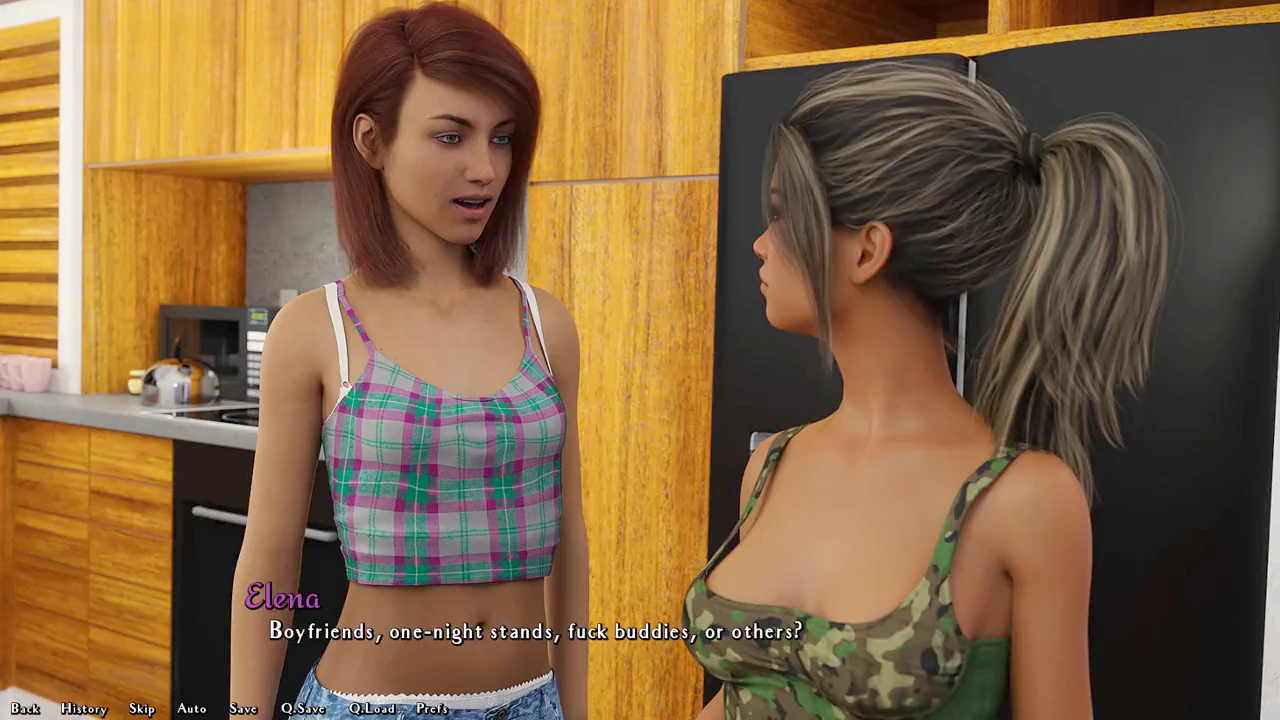This screenshot has height=720, width=1280.
Task: Go back using the Back button
Action: tap(25, 709)
